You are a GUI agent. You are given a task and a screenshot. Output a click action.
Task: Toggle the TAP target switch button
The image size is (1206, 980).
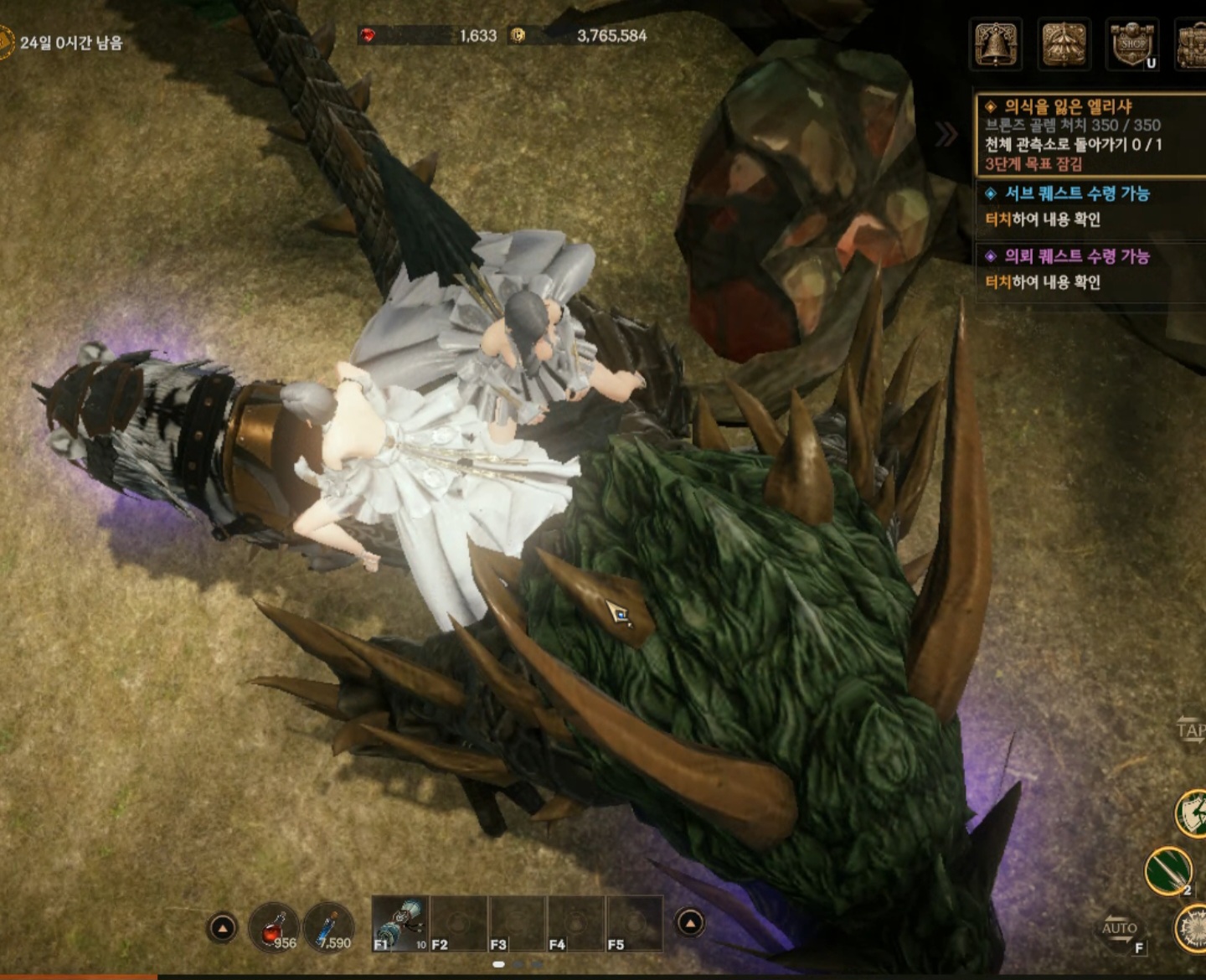tap(1190, 730)
